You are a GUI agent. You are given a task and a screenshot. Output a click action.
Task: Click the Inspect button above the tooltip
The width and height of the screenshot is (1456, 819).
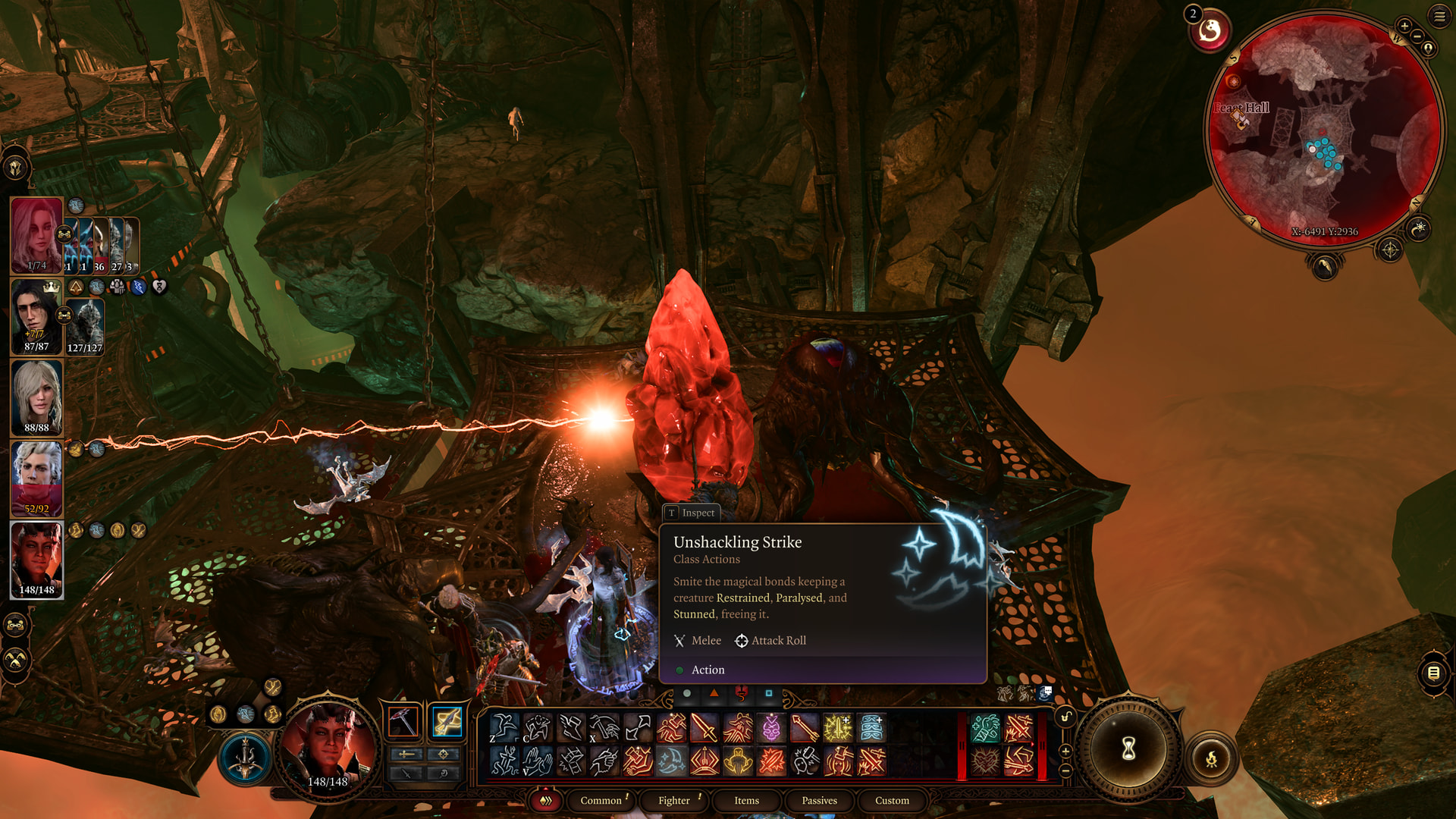point(691,513)
